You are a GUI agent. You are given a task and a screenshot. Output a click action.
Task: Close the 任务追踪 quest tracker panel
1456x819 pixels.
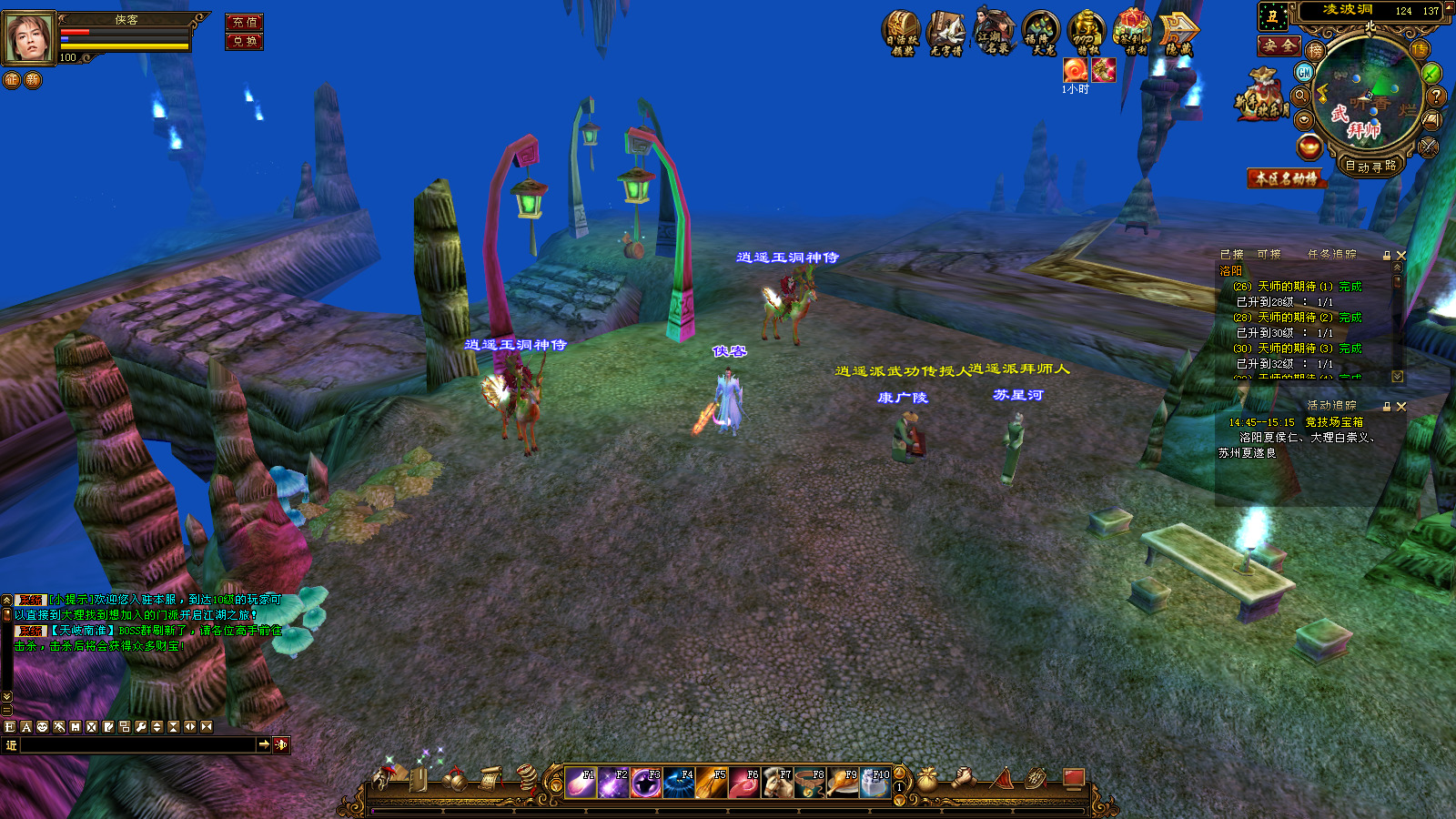(x=1401, y=256)
